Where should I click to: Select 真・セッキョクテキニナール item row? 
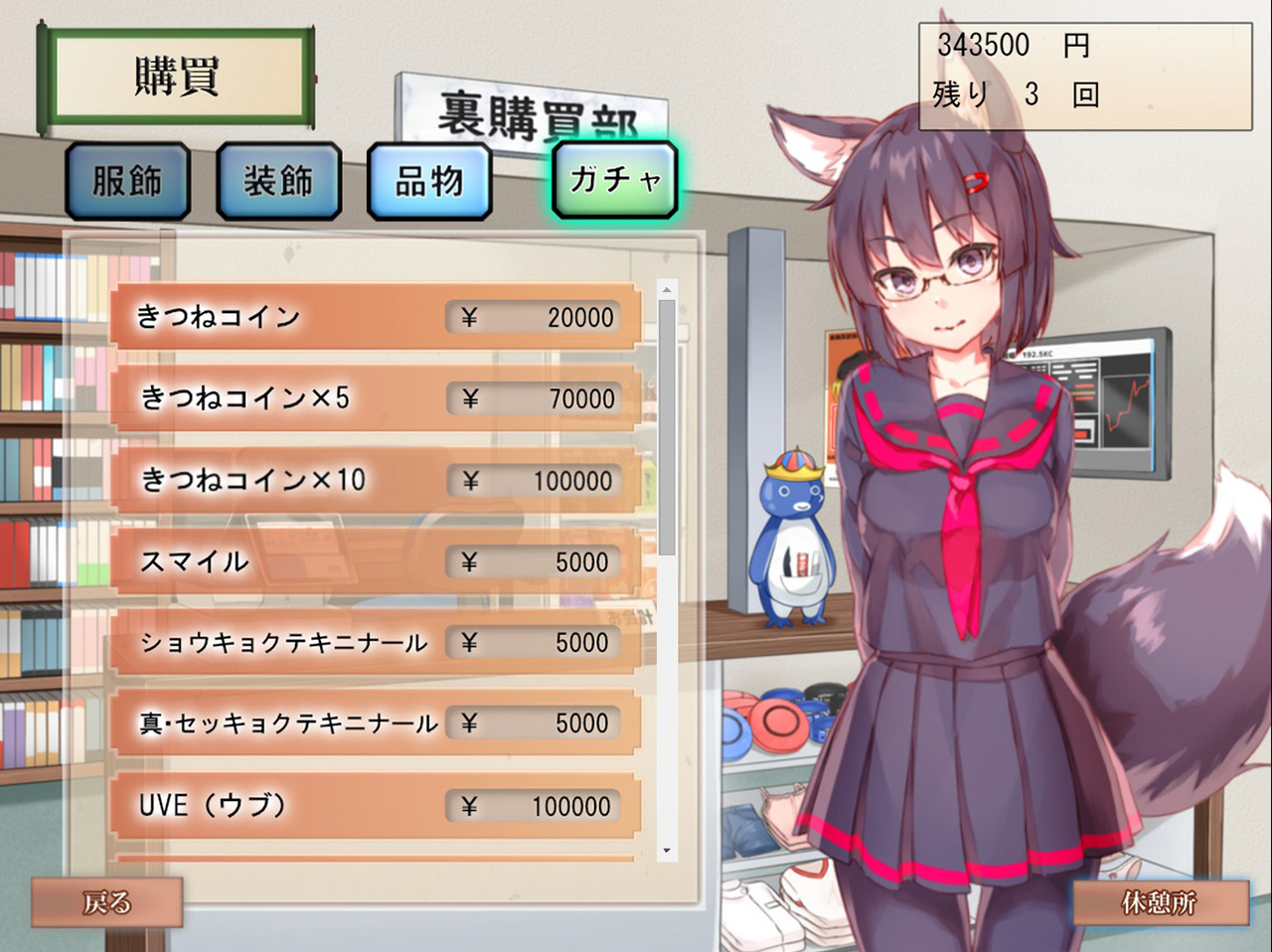point(376,723)
